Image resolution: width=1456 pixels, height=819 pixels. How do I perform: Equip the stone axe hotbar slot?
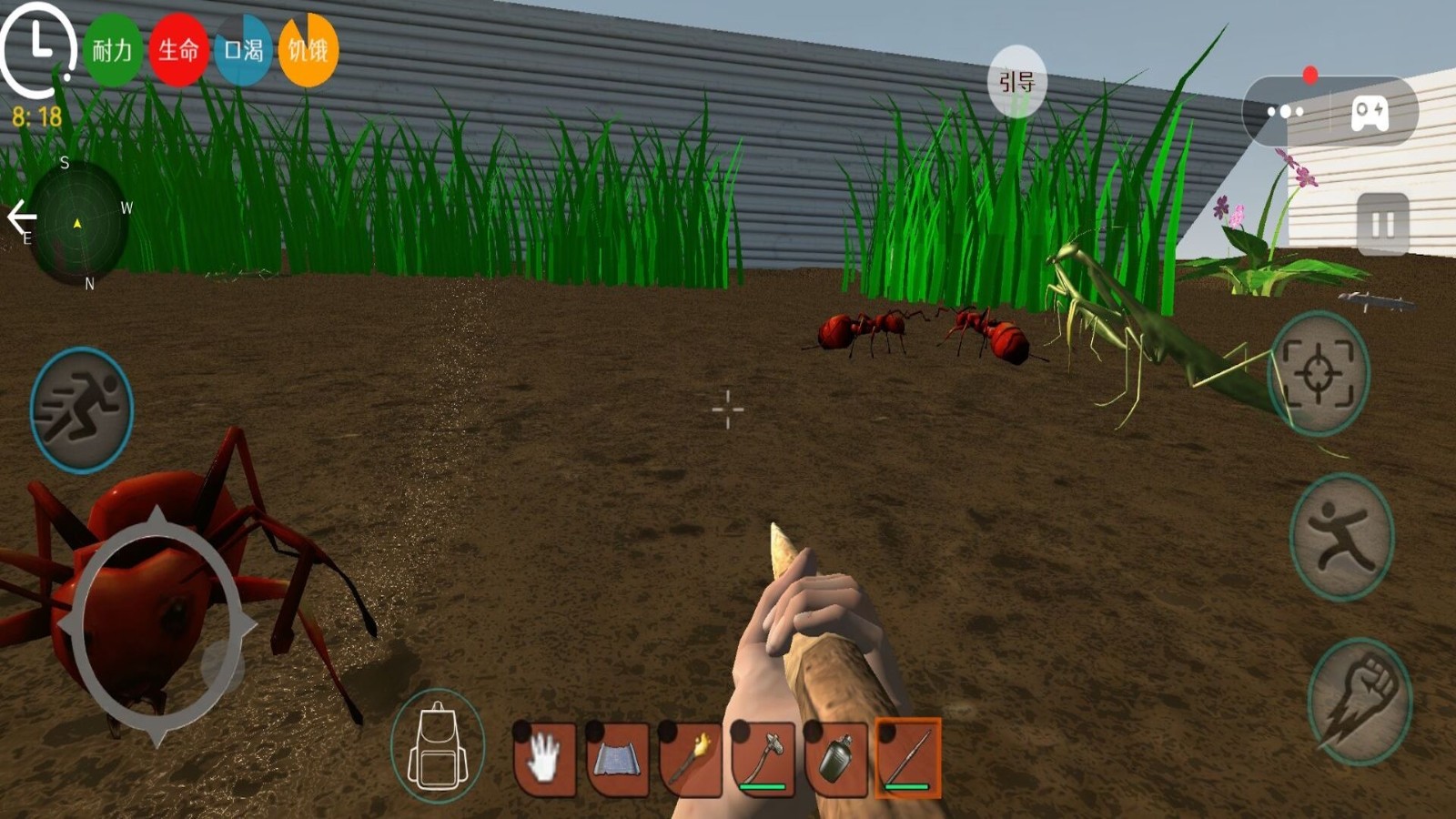(763, 758)
